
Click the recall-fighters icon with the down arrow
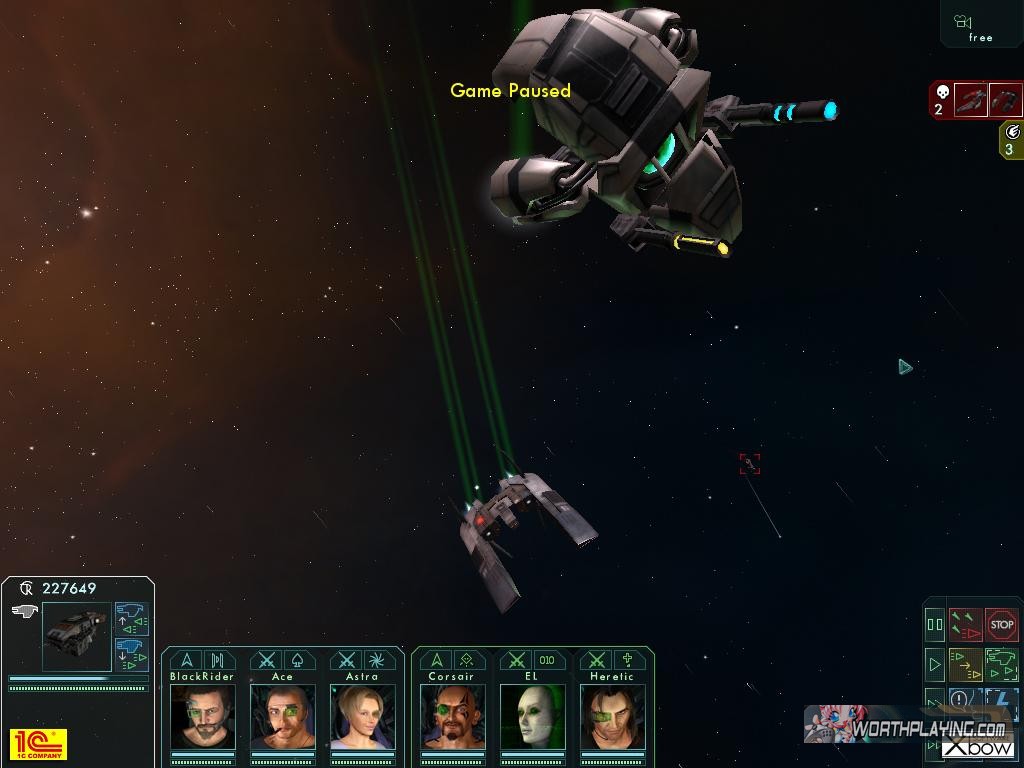pyautogui.click(x=131, y=654)
